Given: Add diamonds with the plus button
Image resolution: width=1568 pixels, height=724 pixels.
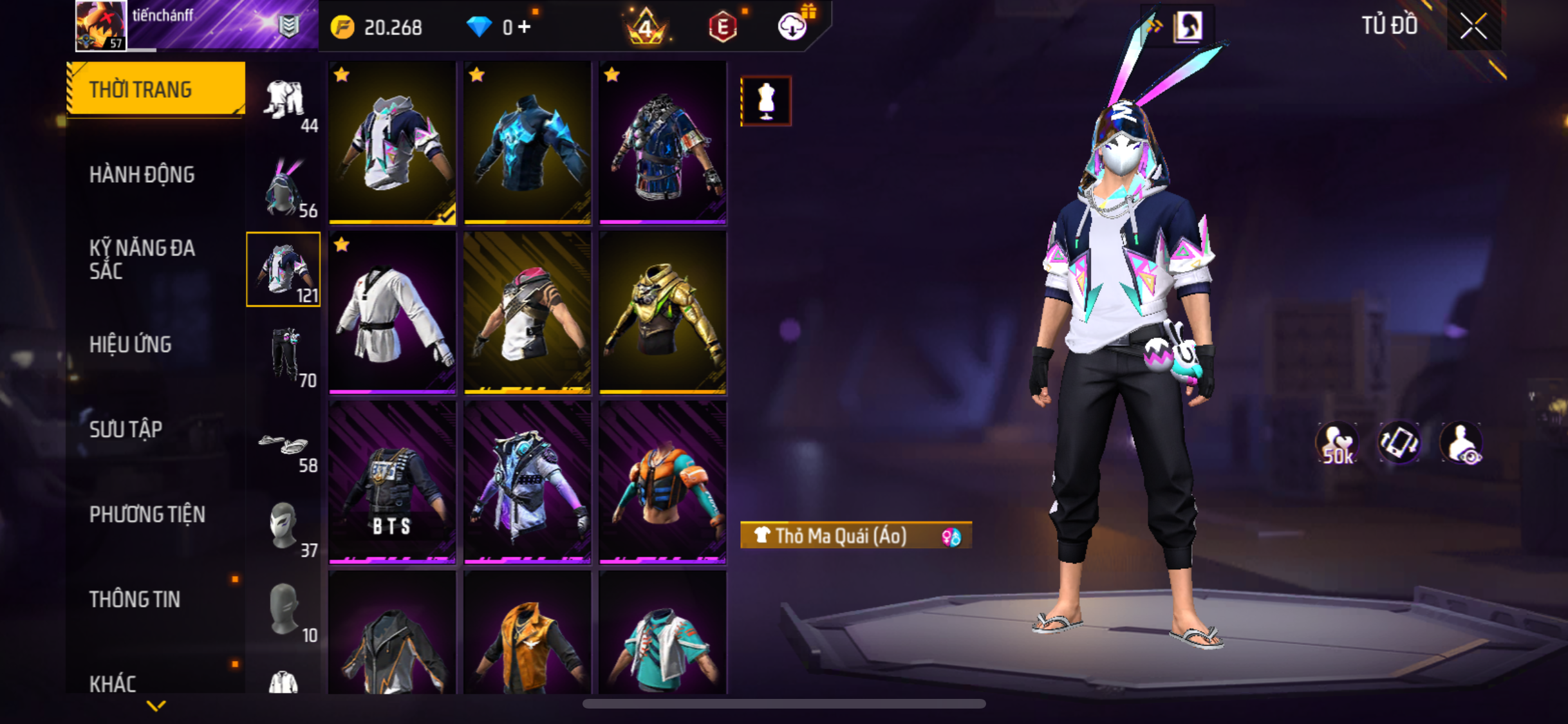Looking at the screenshot, I should [x=525, y=27].
